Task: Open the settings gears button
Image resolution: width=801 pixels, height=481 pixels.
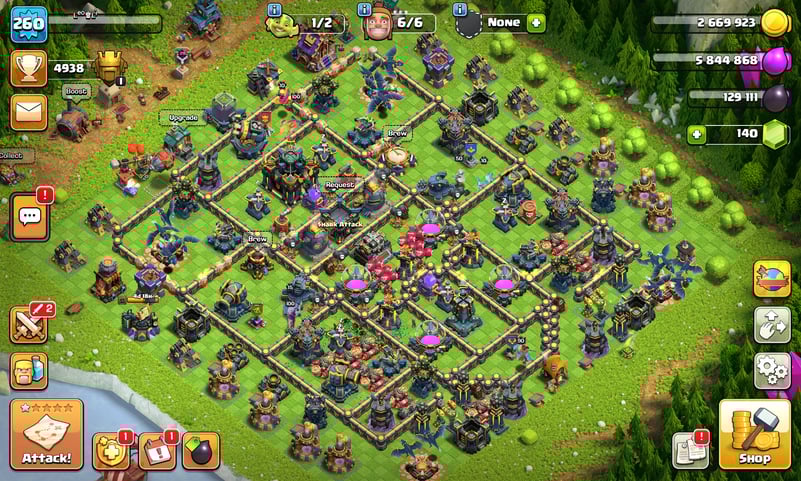Action: pos(771,369)
